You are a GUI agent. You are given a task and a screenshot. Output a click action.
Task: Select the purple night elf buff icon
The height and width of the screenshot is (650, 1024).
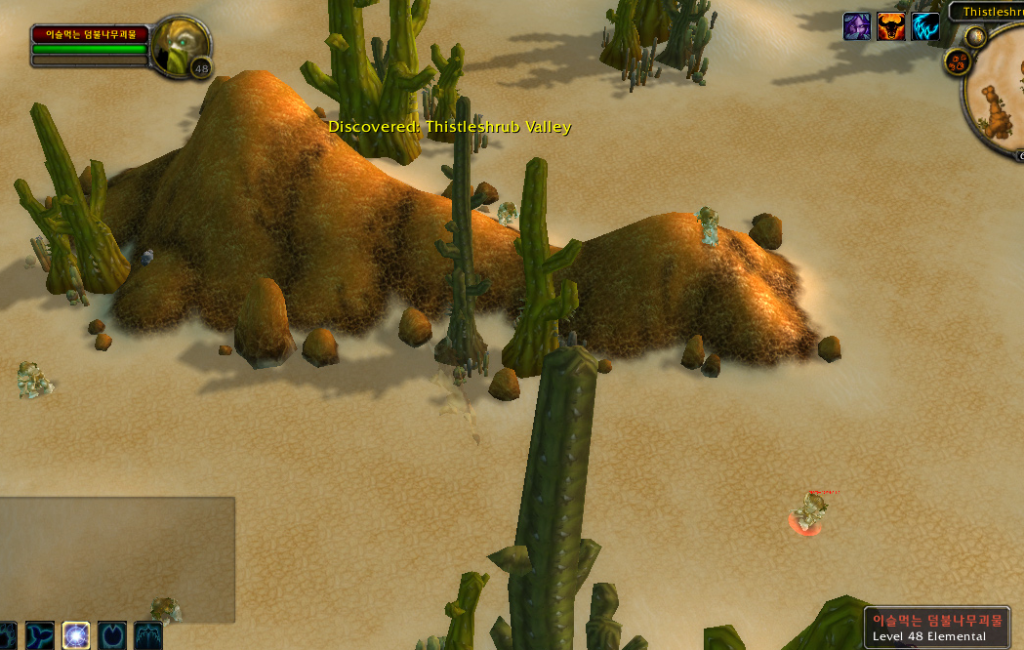coord(857,26)
